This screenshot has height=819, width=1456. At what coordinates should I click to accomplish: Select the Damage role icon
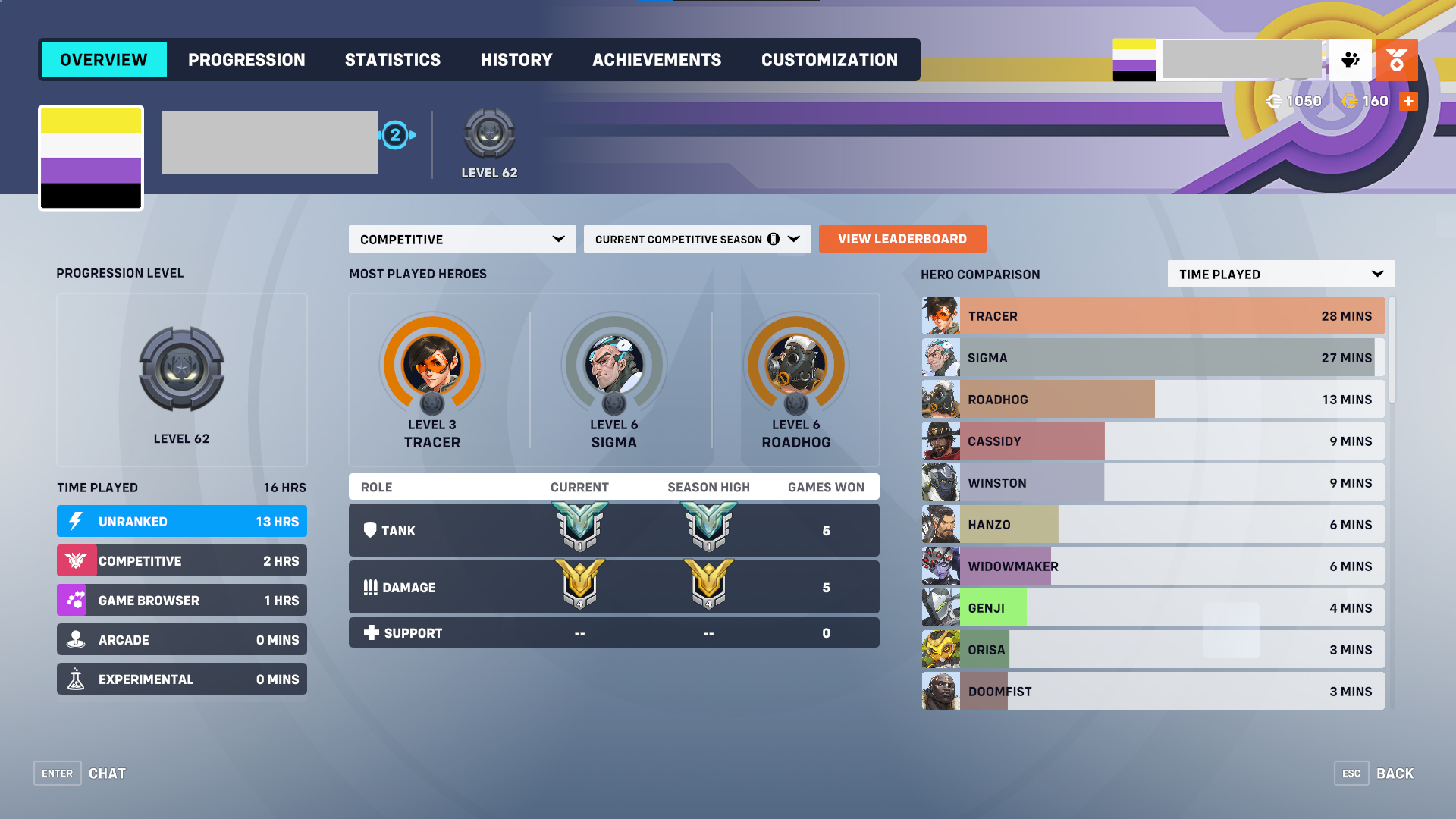371,587
